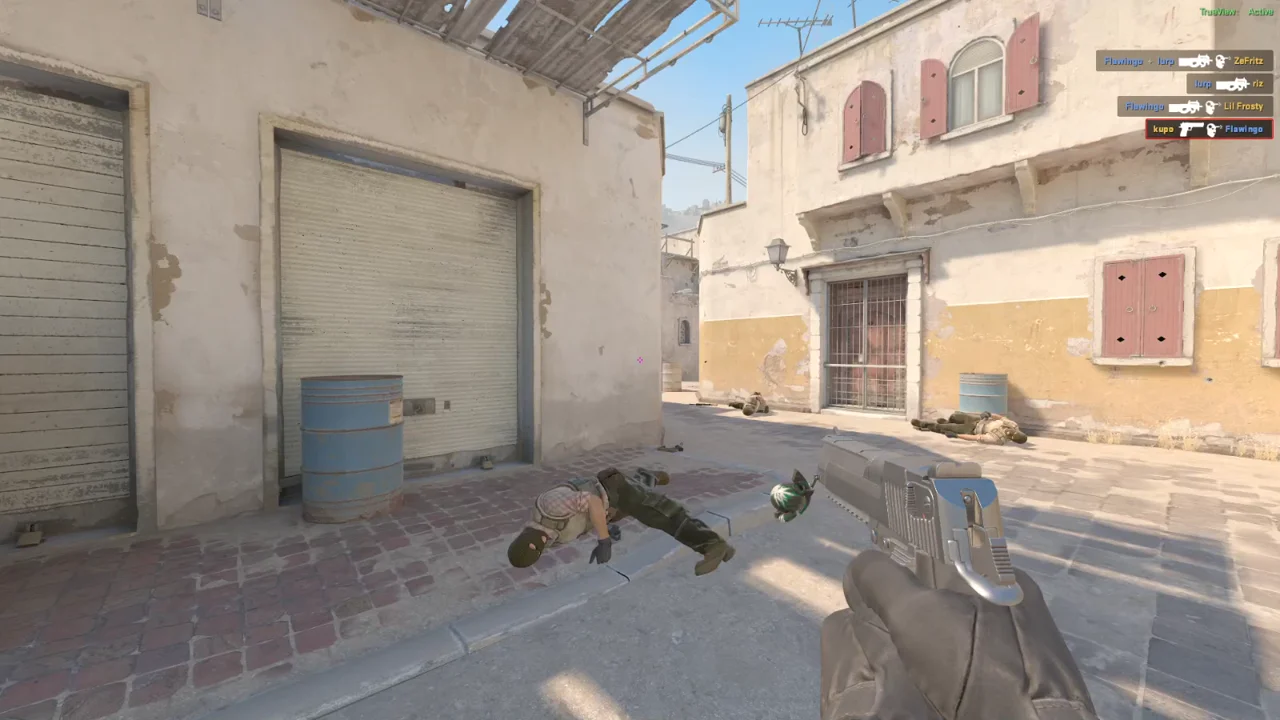Click the name riz in the killfeed

tap(1259, 83)
